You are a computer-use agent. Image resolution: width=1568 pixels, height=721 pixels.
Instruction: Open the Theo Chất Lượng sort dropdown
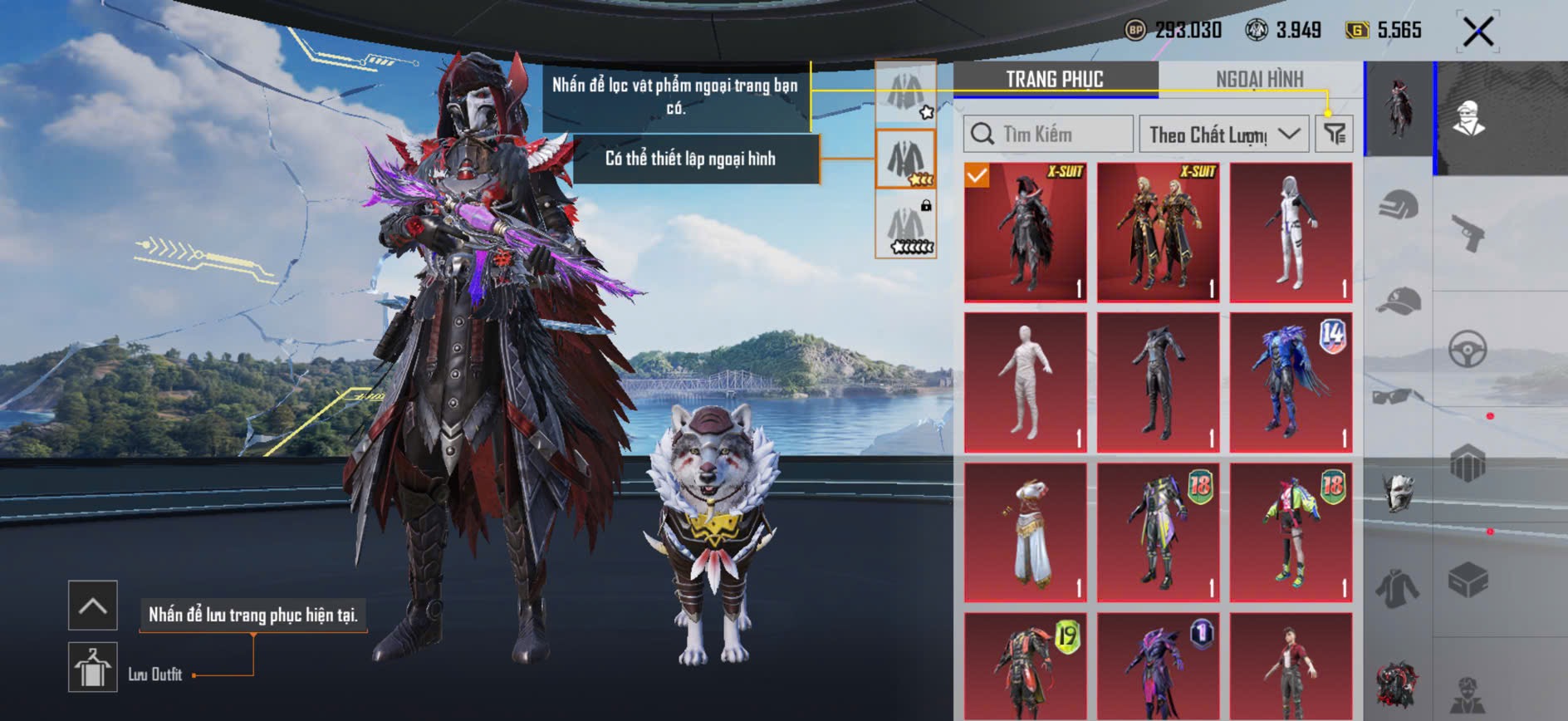pyautogui.click(x=1223, y=134)
